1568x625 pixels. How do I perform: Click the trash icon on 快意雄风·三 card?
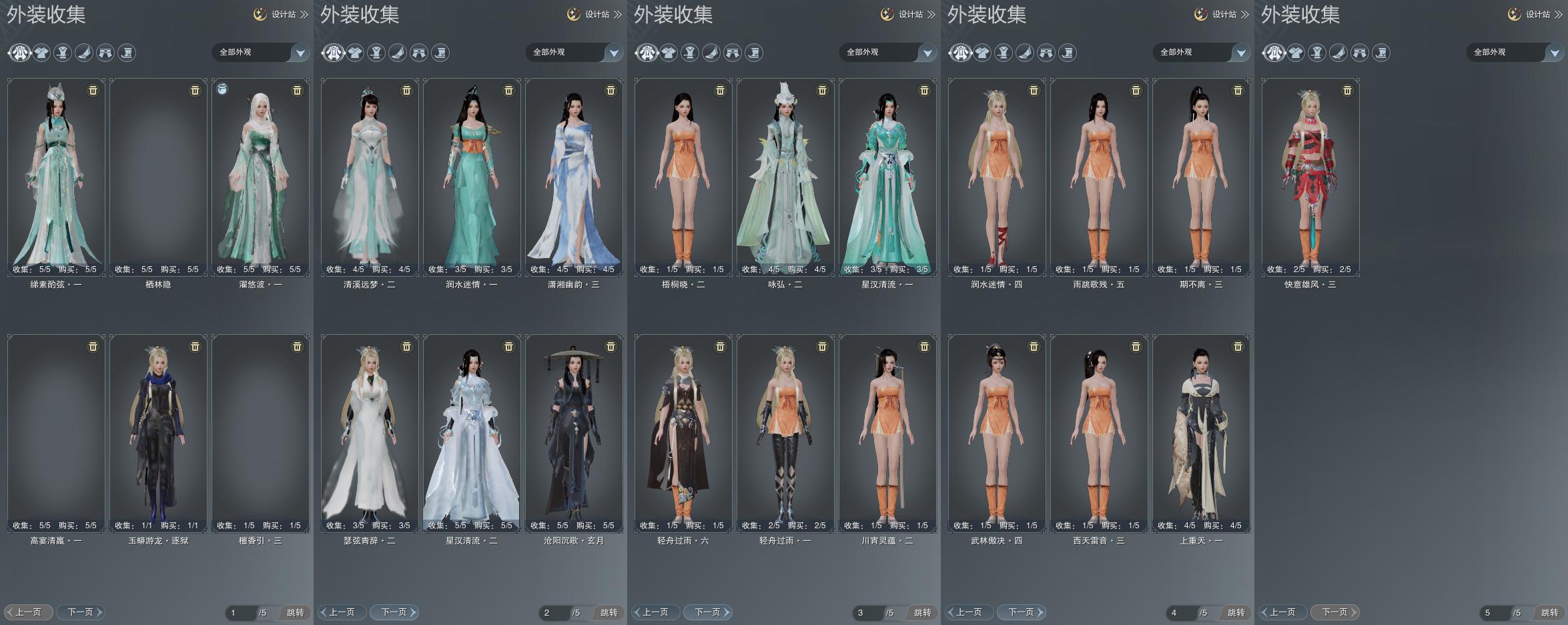1347,90
